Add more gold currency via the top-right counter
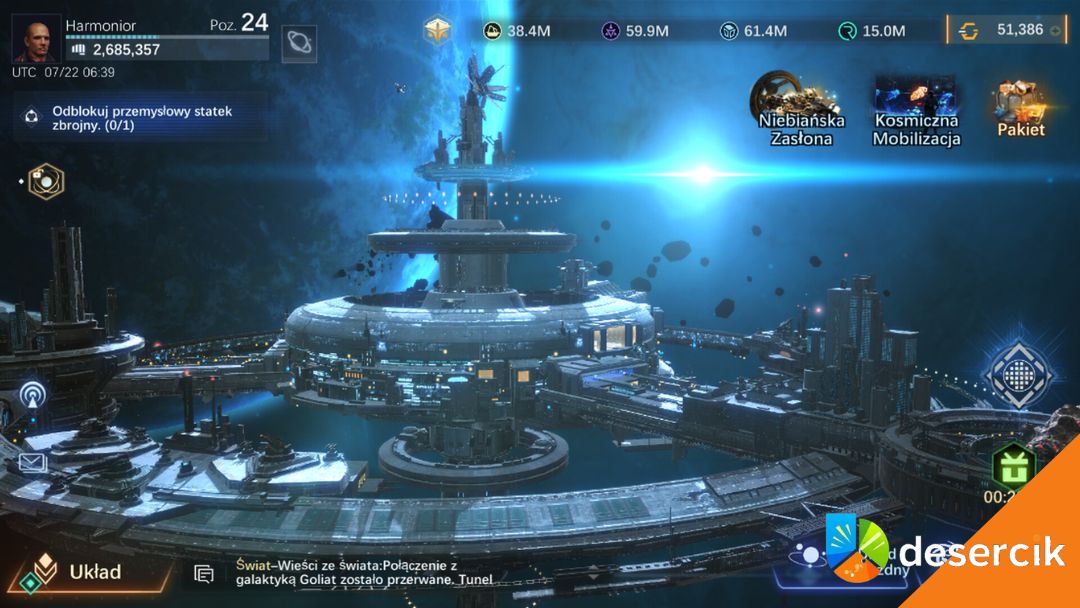1080x608 pixels. (x=1054, y=30)
